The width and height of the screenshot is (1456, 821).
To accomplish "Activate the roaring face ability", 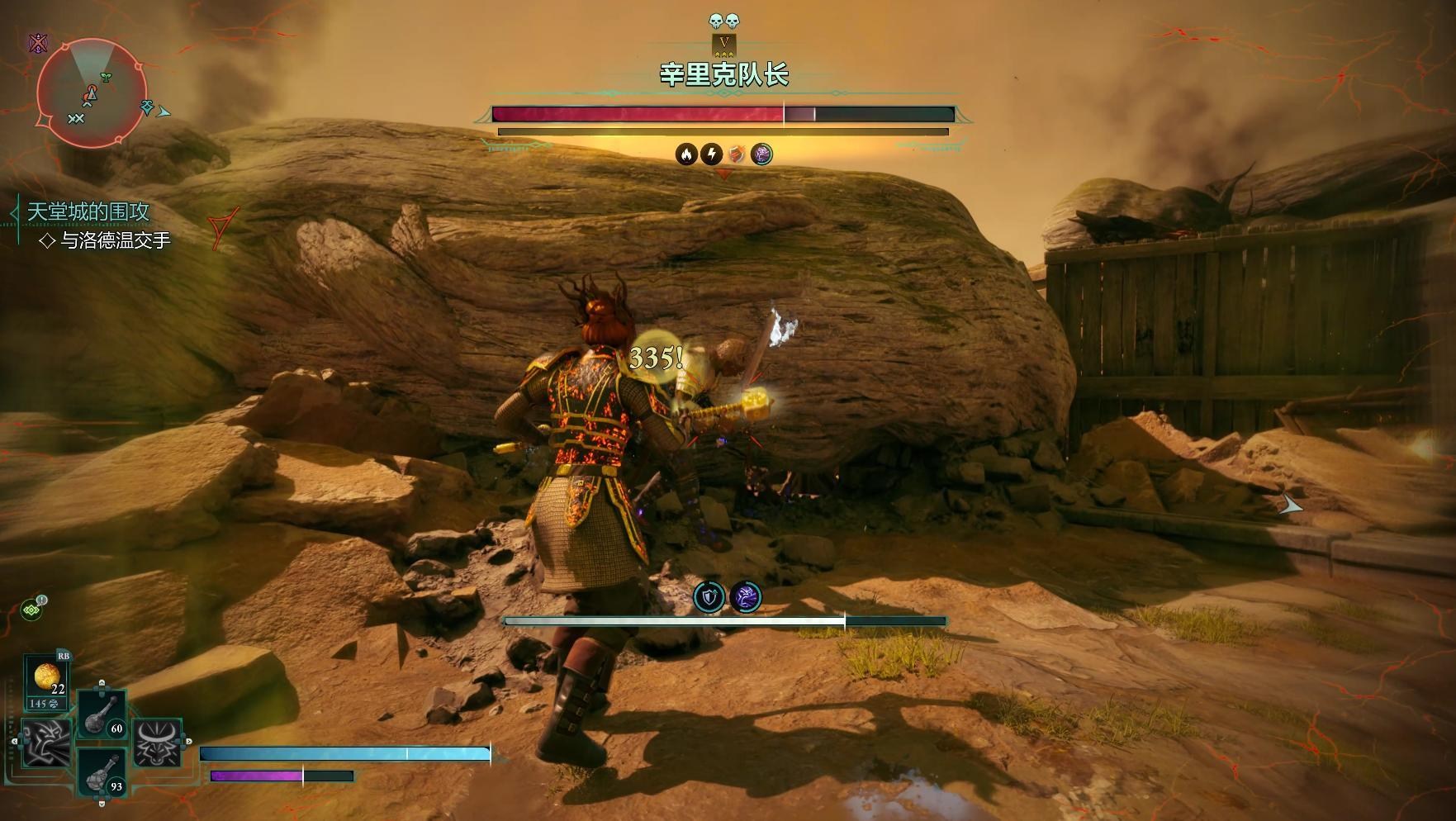I will [x=46, y=741].
